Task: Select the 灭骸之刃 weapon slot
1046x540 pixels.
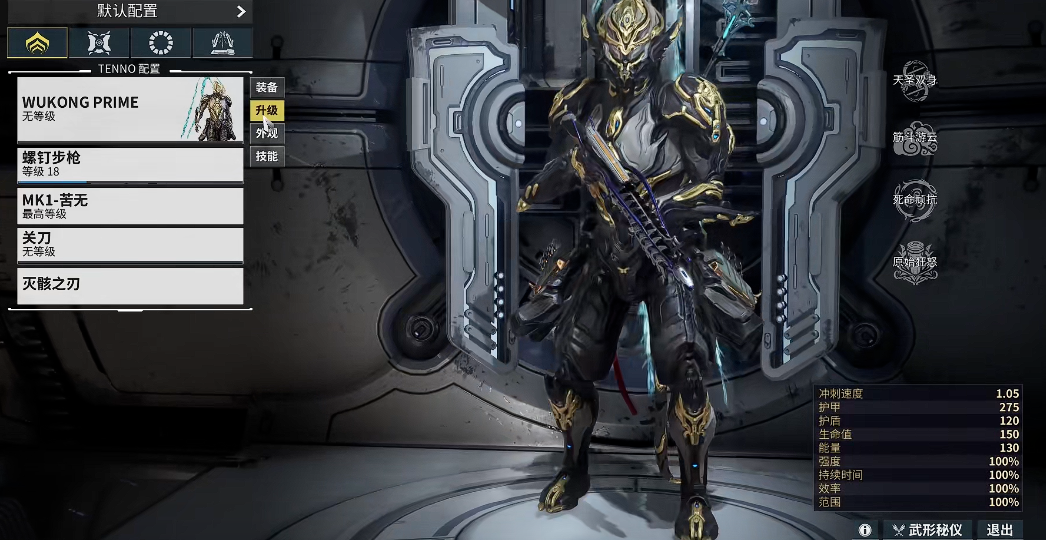Action: pyautogui.click(x=130, y=285)
